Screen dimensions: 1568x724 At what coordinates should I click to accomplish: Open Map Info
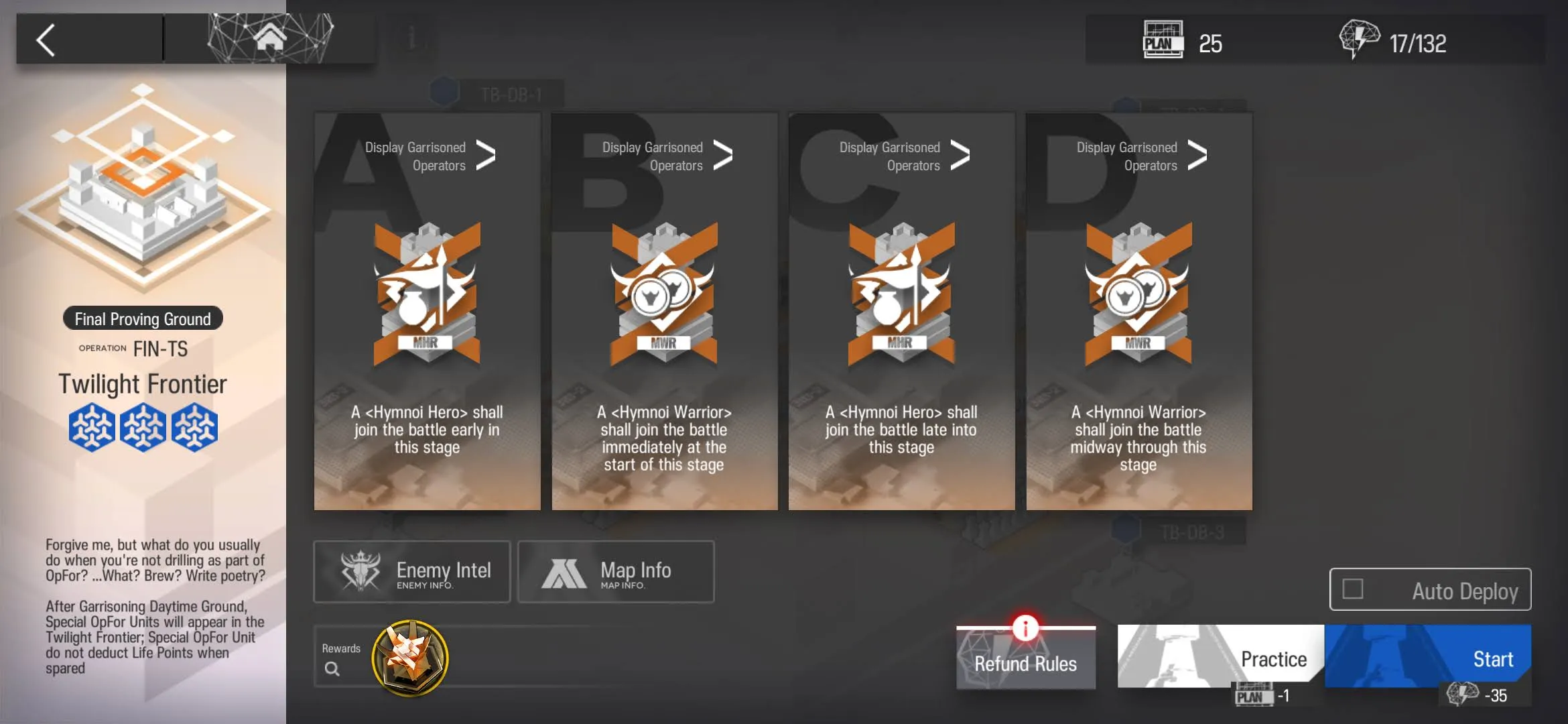(616, 572)
